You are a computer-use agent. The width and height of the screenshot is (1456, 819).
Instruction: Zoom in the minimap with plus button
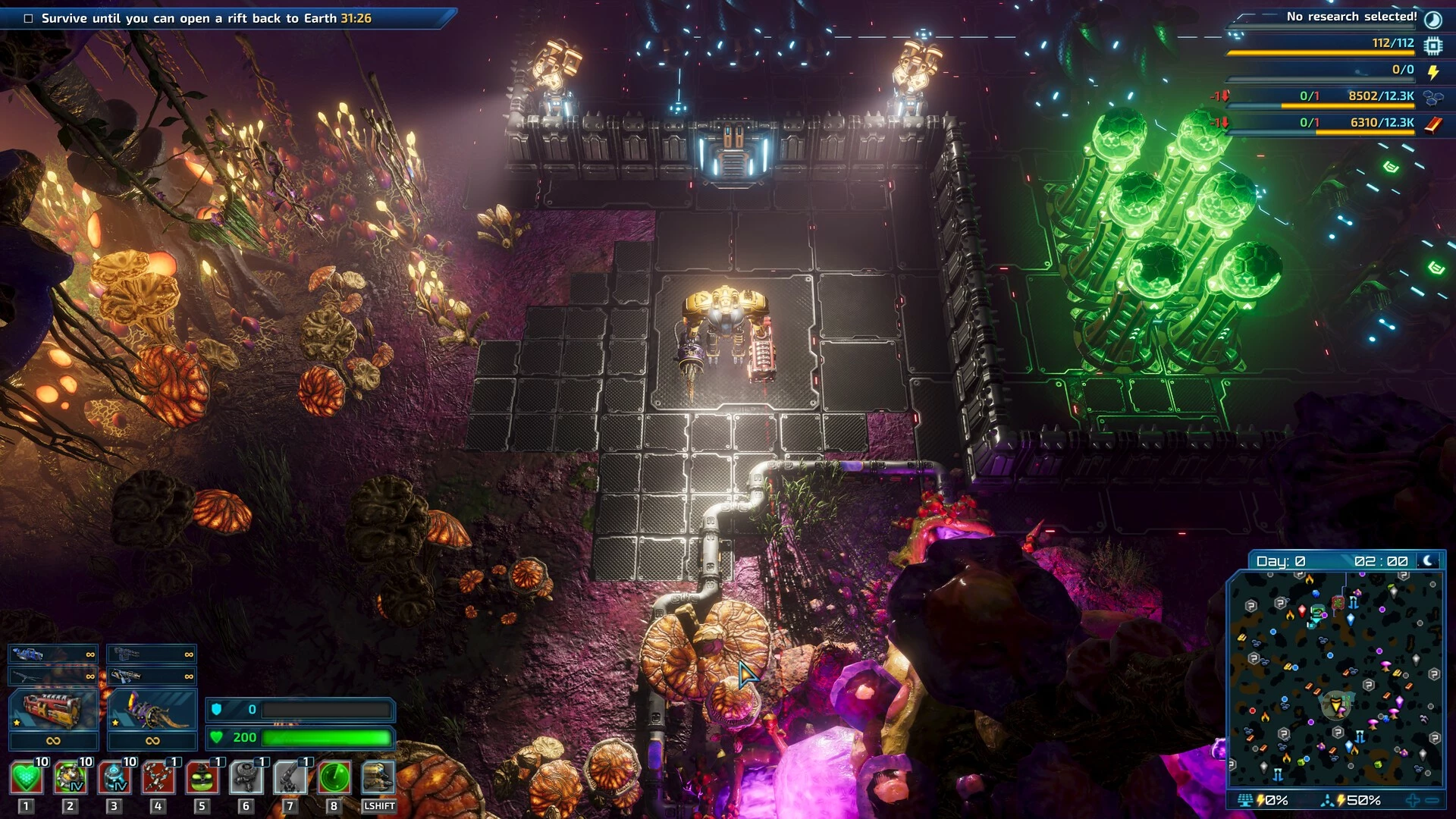(1413, 800)
